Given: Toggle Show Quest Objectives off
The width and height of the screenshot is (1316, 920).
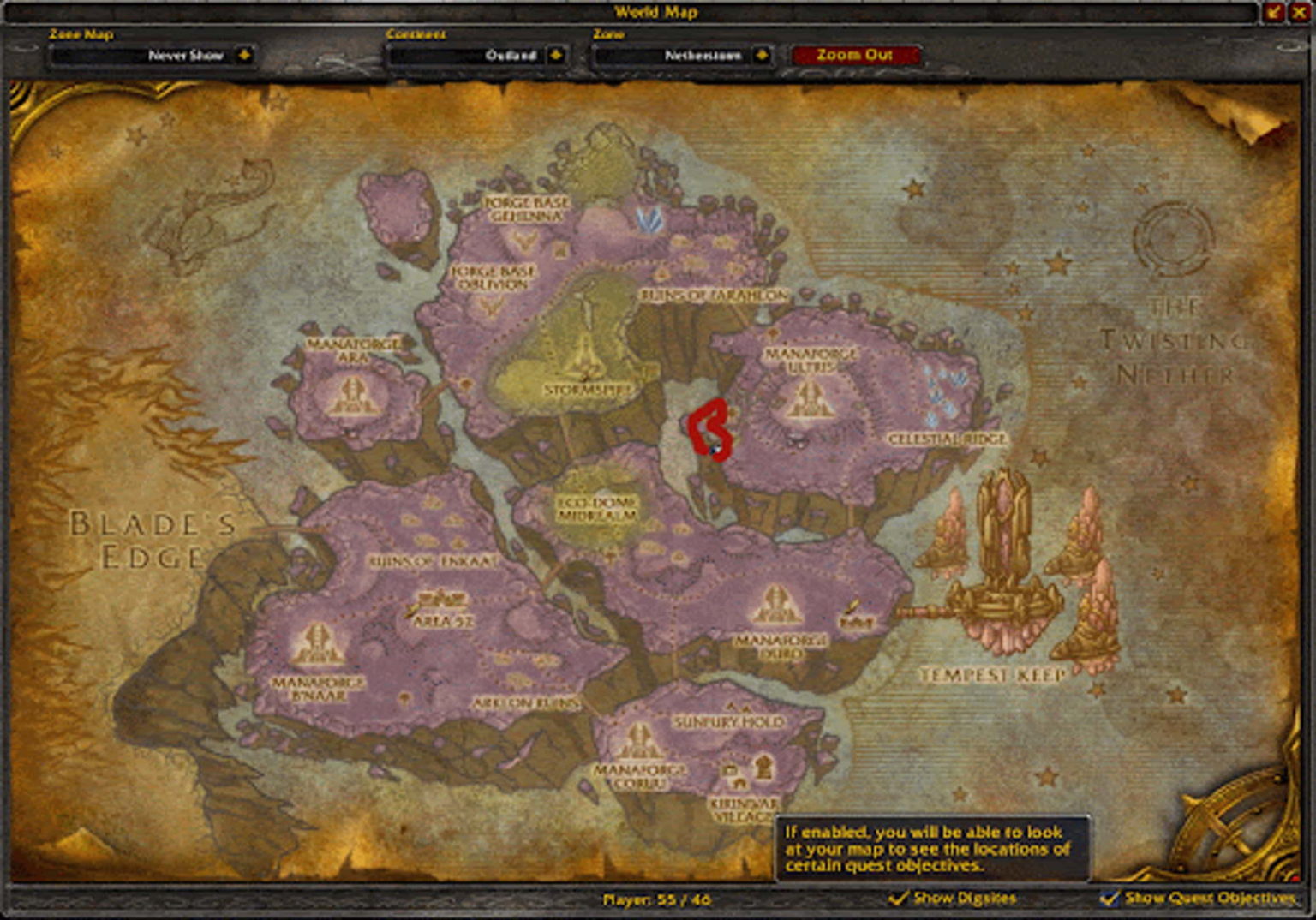Looking at the screenshot, I should (x=1111, y=899).
